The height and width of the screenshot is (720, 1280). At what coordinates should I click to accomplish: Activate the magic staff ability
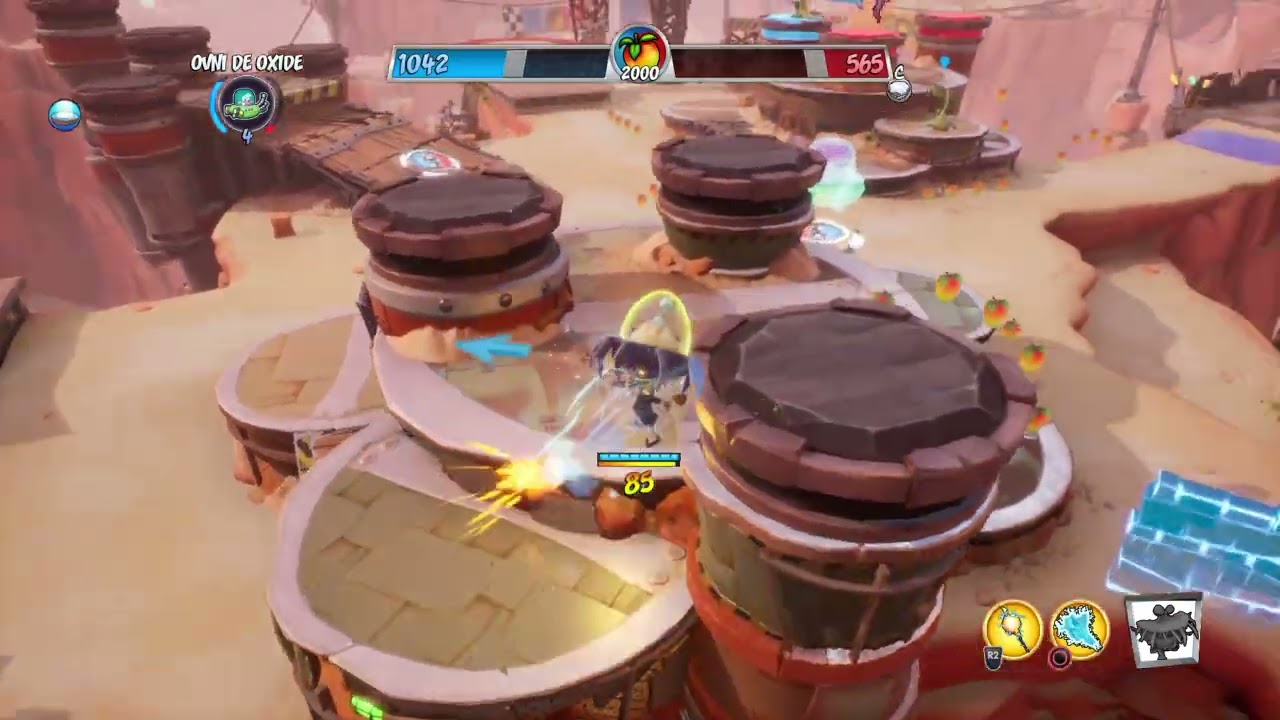tap(1012, 630)
